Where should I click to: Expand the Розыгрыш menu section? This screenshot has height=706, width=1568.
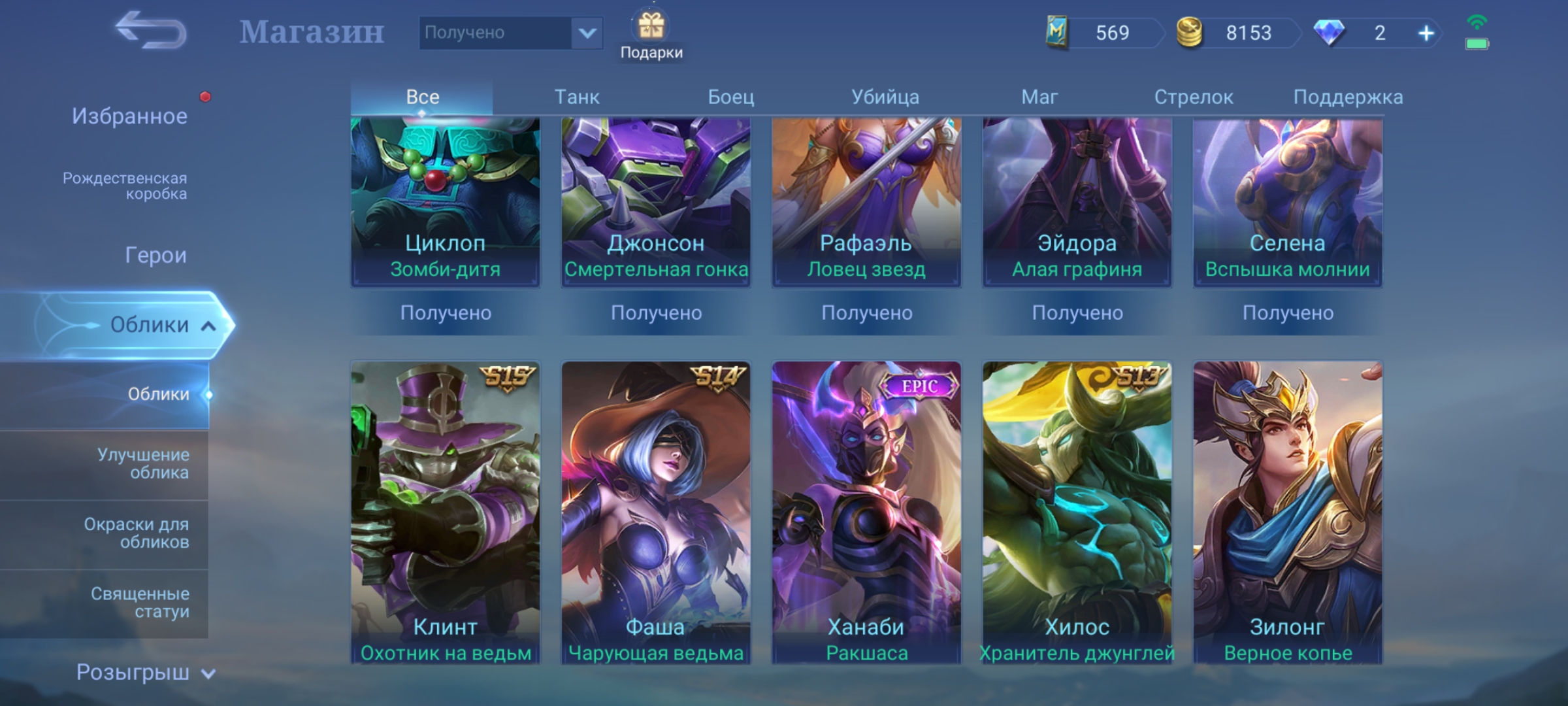coord(145,672)
